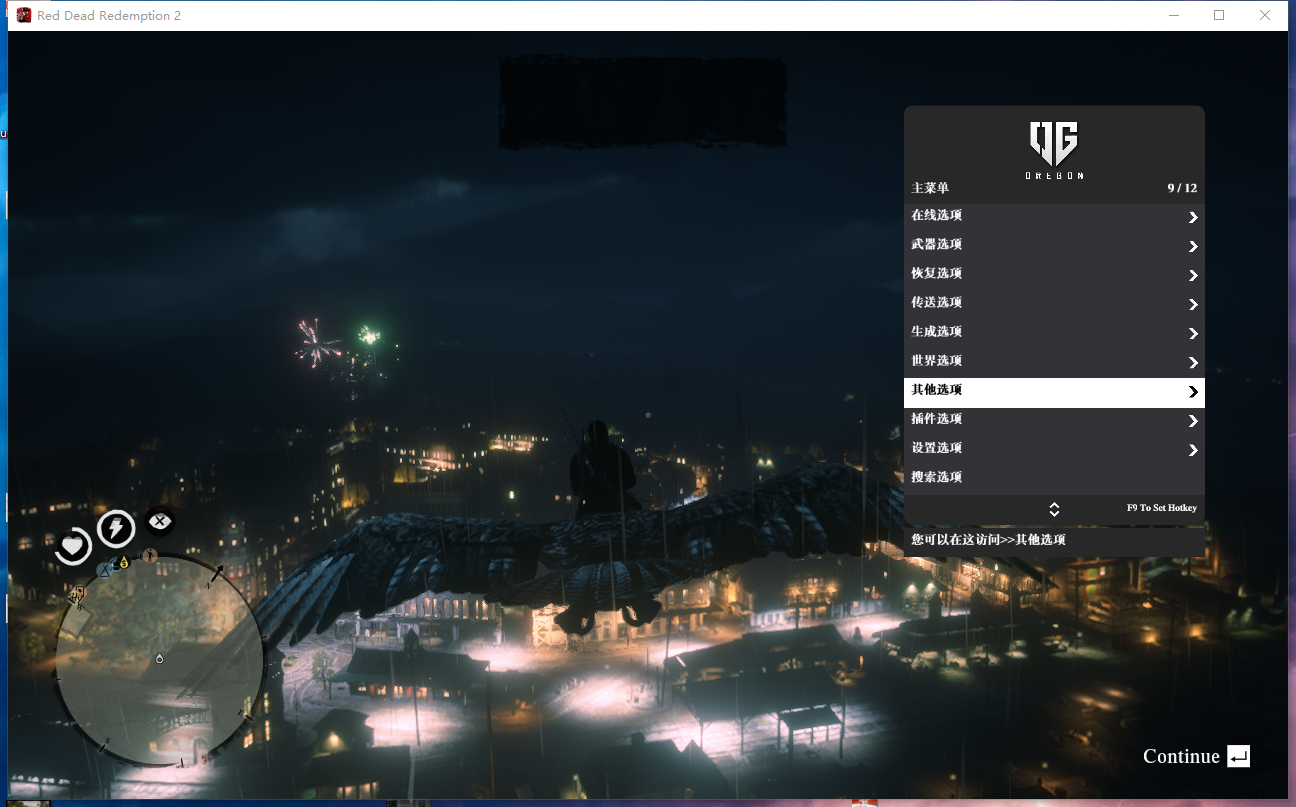The image size is (1296, 807).
Task: Open the 插件选项 submenu
Action: 1053,420
